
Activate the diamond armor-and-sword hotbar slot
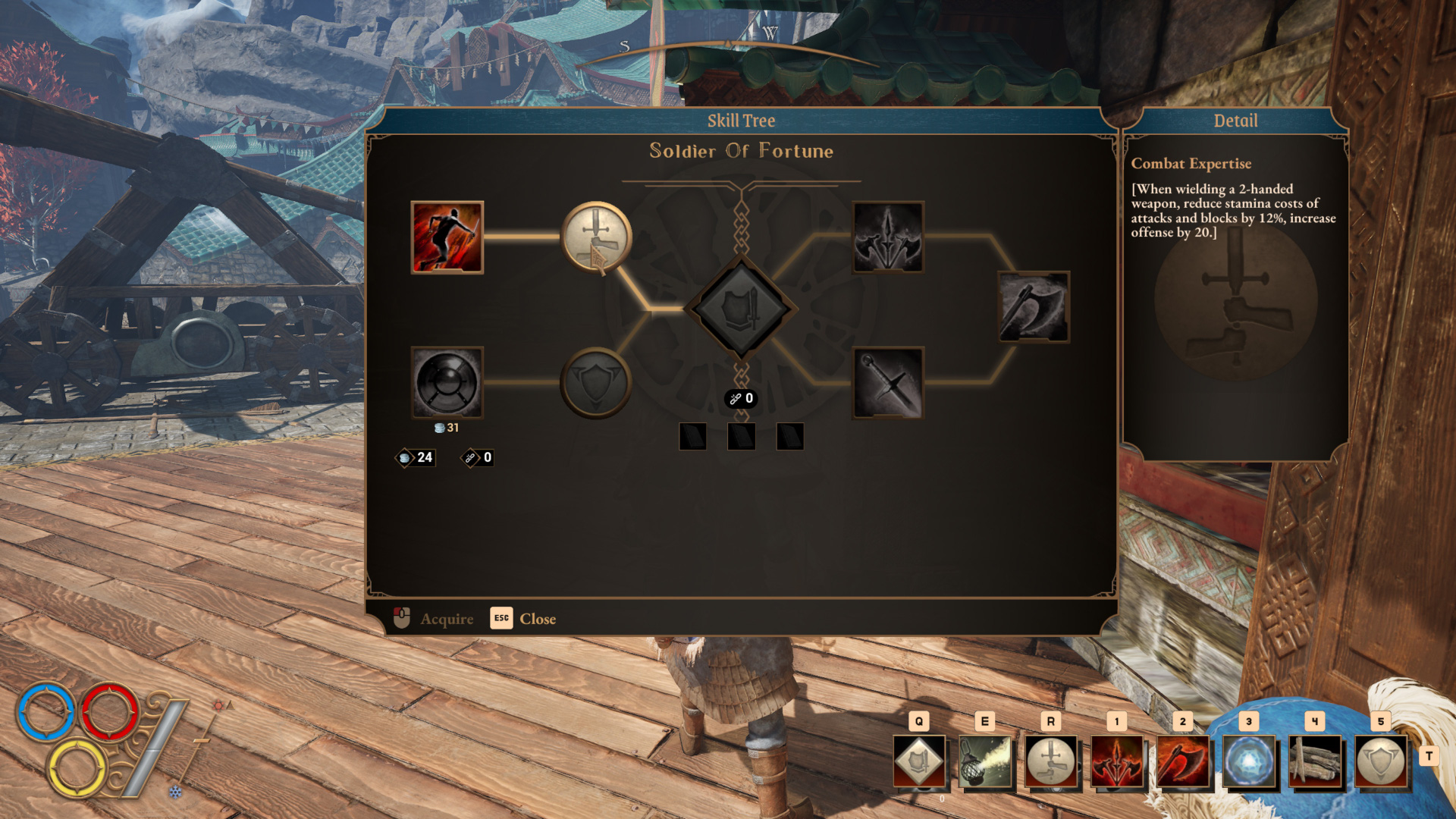coord(919,761)
